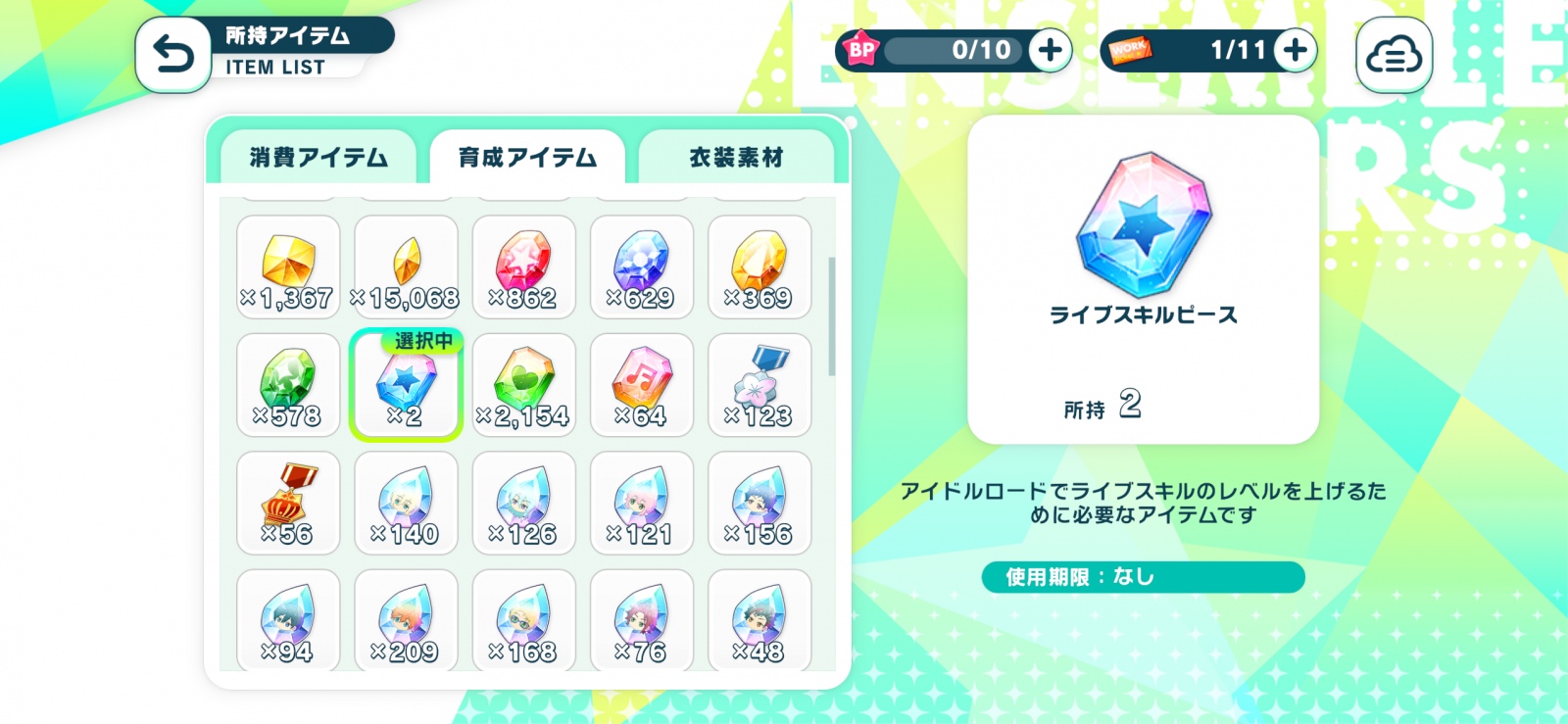Select the crown medal slot ×56

288,503
